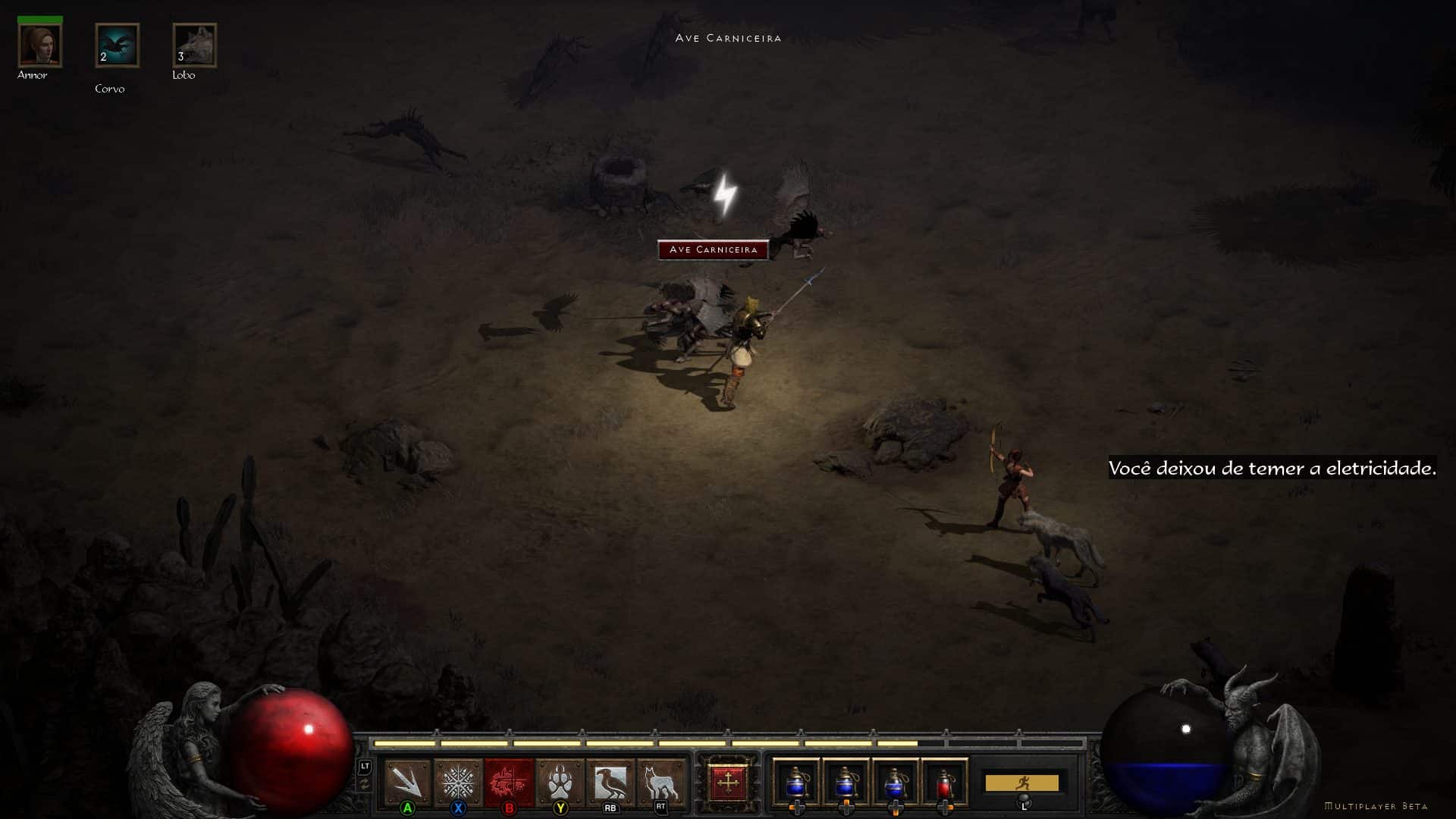This screenshot has width=1456, height=819.
Task: Select the Ave Carniceira title at screen top
Action: [x=728, y=37]
